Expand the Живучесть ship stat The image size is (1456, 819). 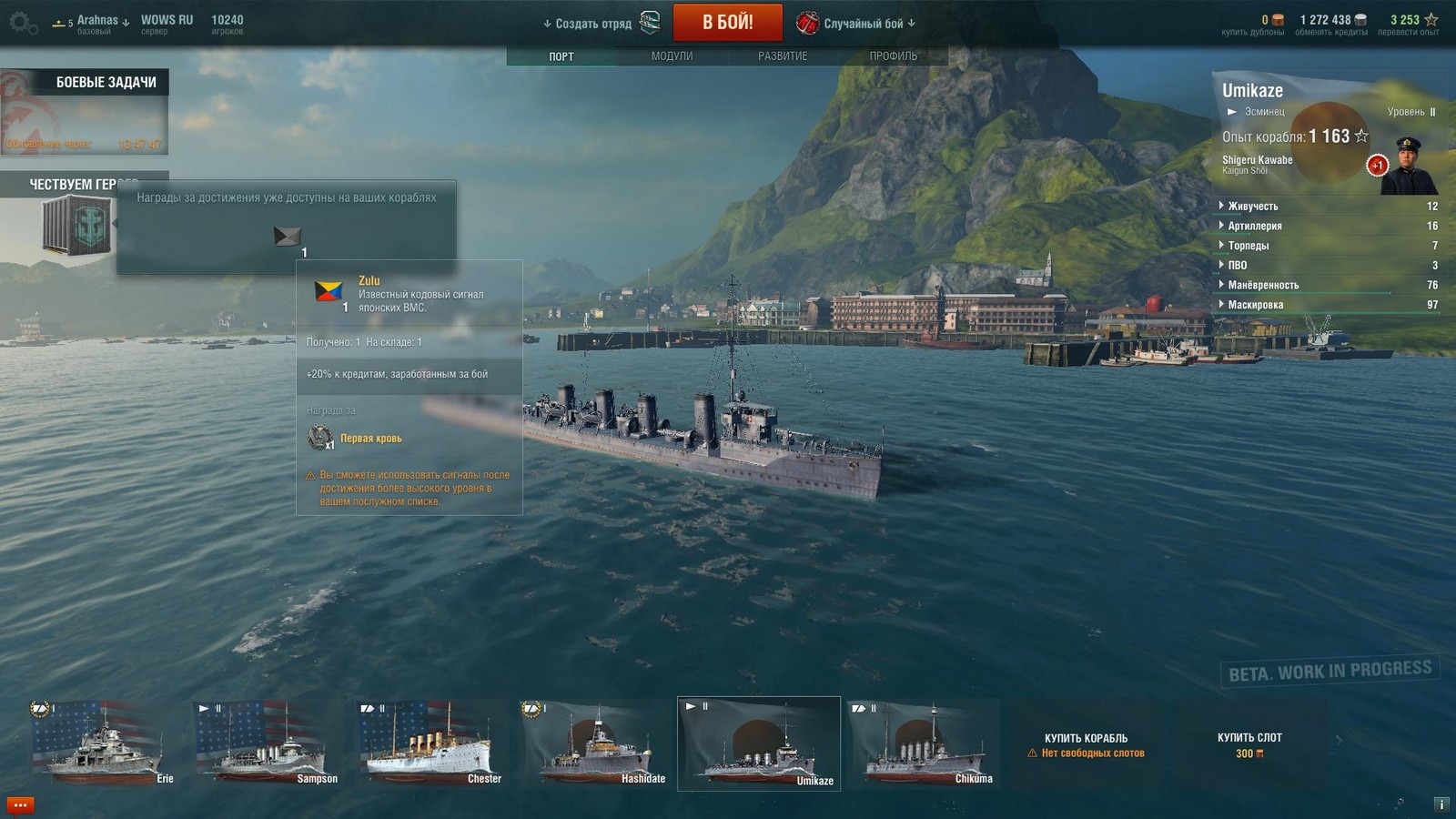click(x=1252, y=207)
